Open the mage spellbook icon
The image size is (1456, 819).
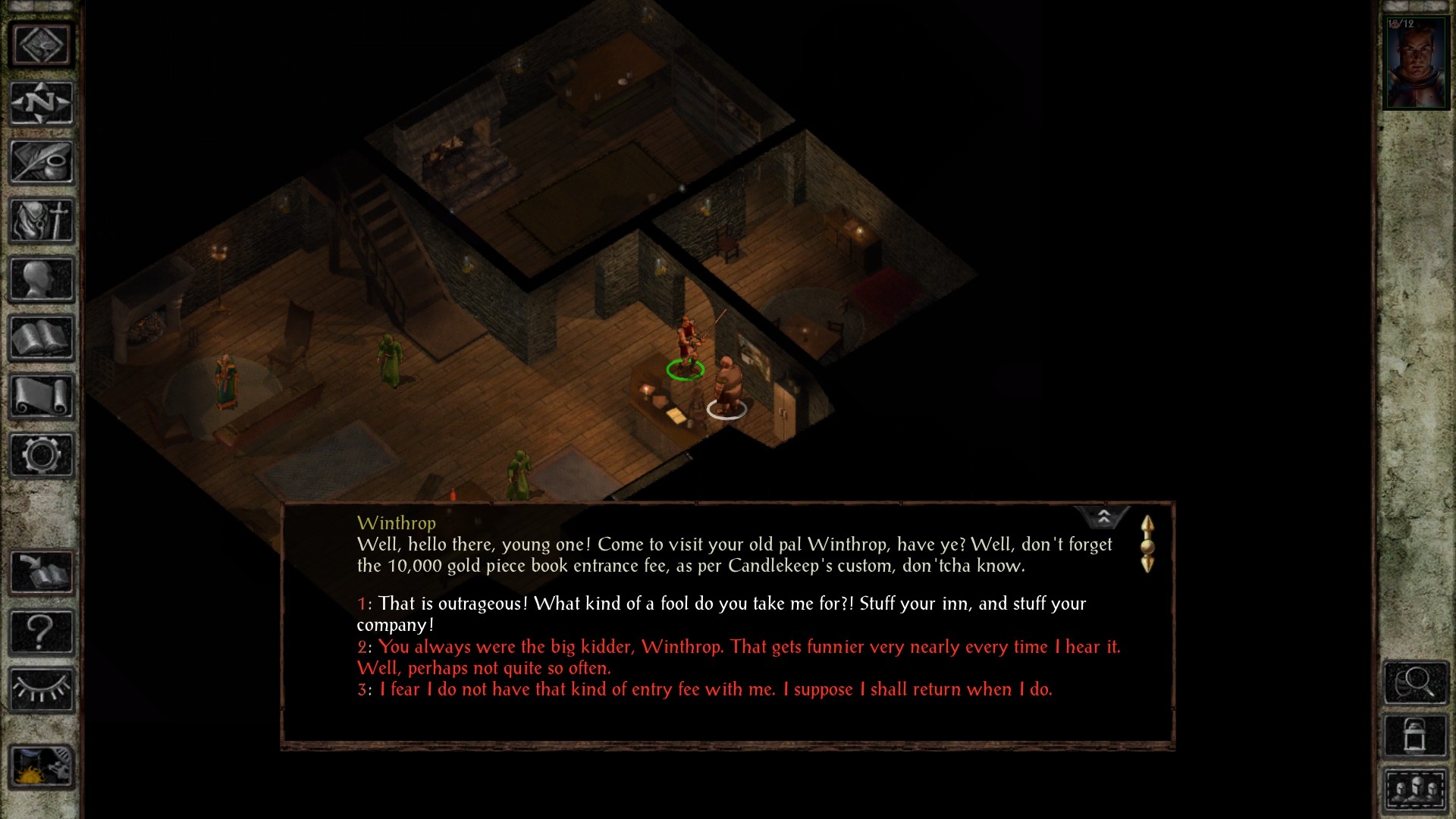(x=41, y=338)
